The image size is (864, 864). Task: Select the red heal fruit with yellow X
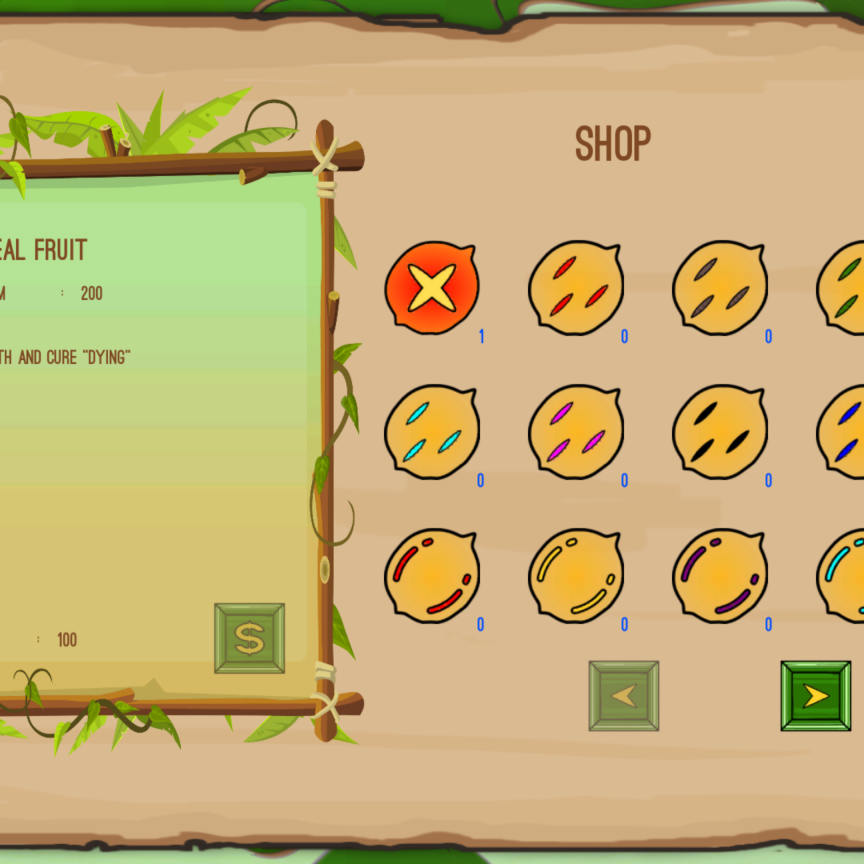pyautogui.click(x=432, y=287)
